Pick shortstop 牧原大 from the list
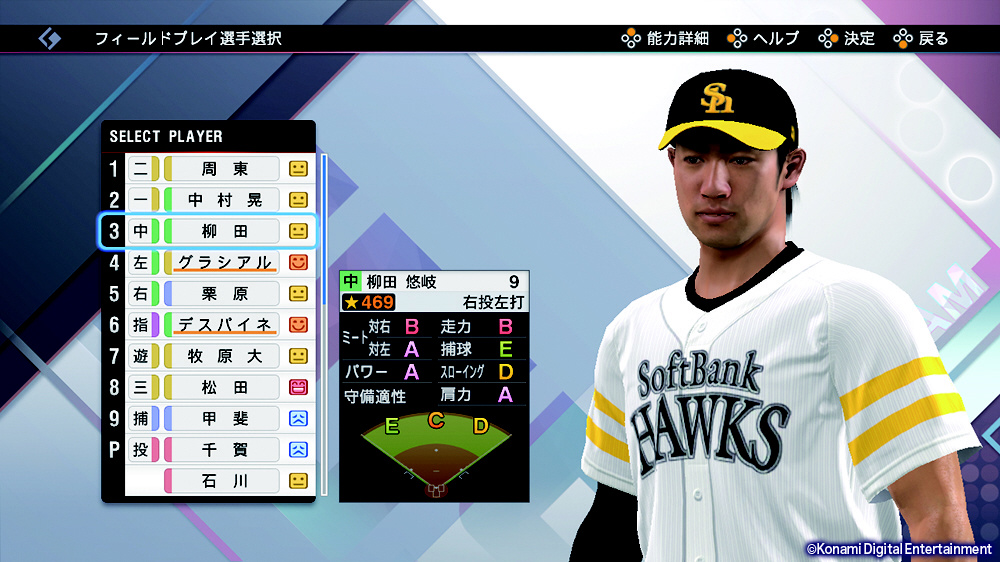 pyautogui.click(x=224, y=356)
